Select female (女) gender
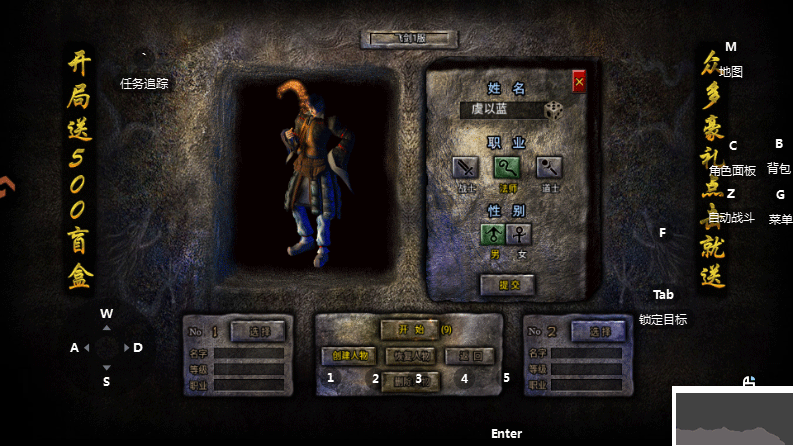Viewport: 793px width, 446px height. [520, 234]
